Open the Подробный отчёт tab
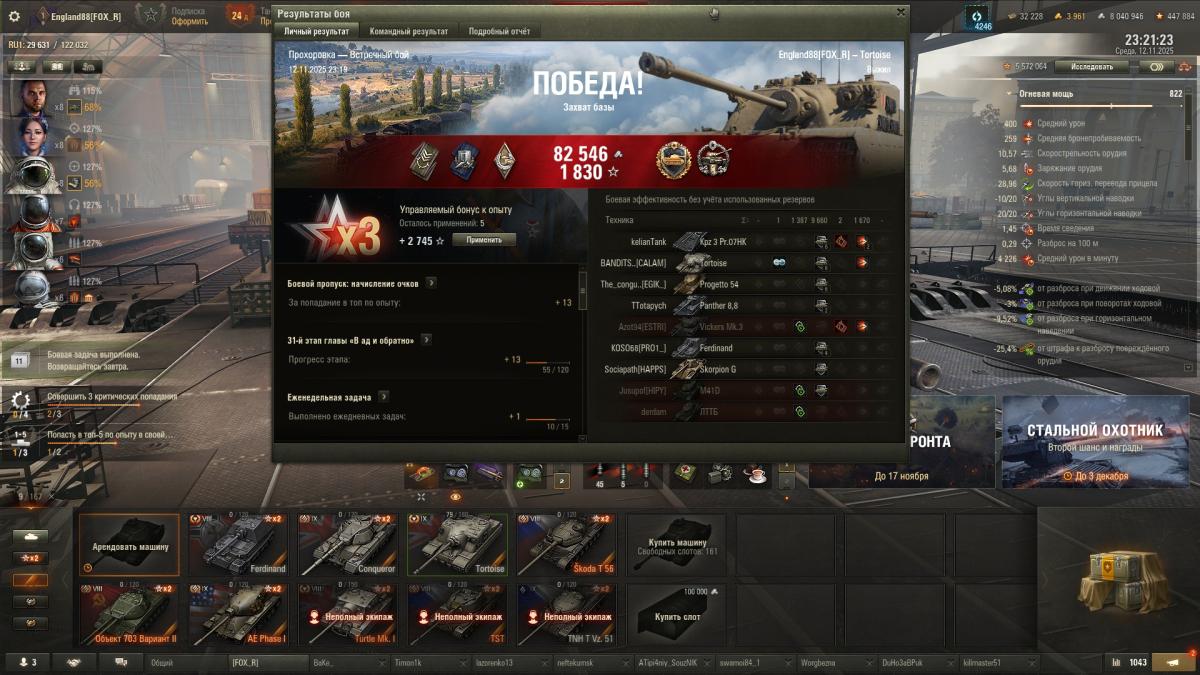The height and width of the screenshot is (675, 1200). pos(499,32)
